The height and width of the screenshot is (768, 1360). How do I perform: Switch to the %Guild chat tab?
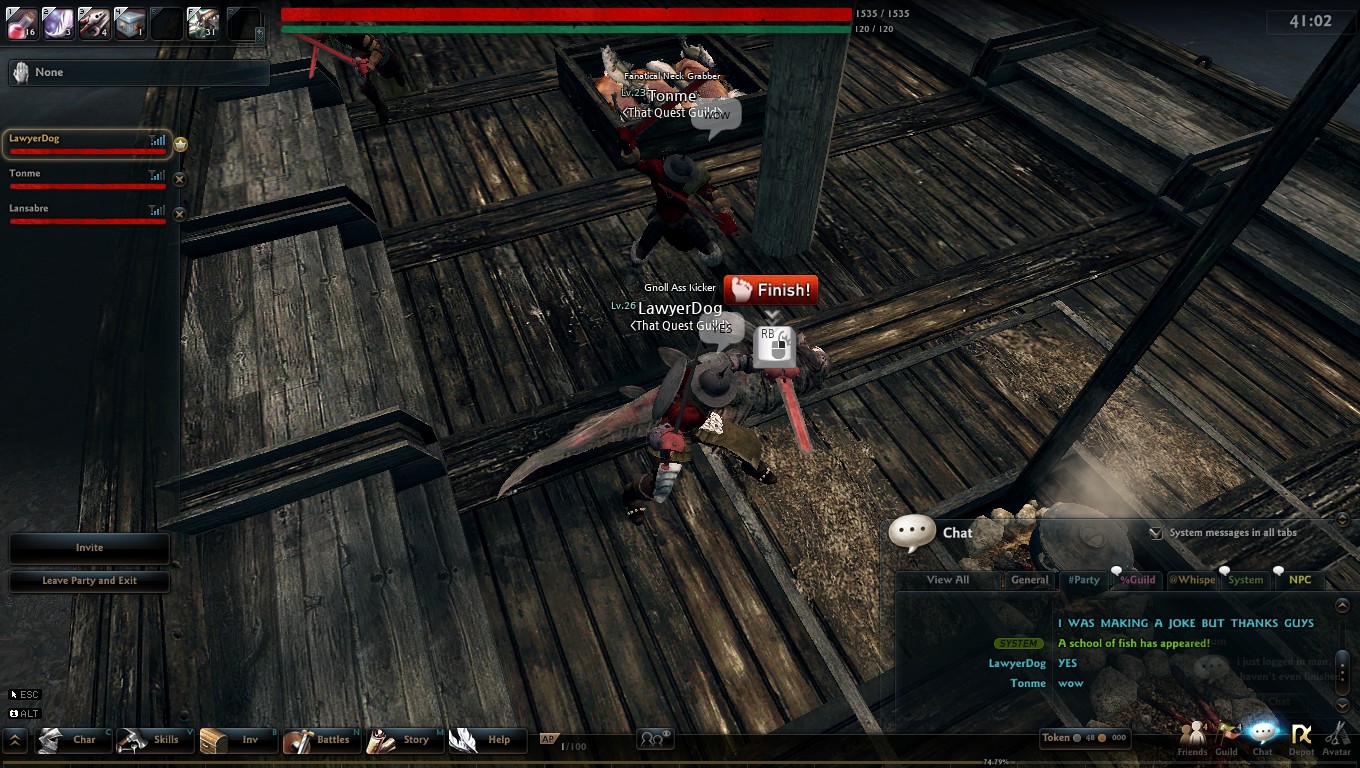pos(1137,580)
